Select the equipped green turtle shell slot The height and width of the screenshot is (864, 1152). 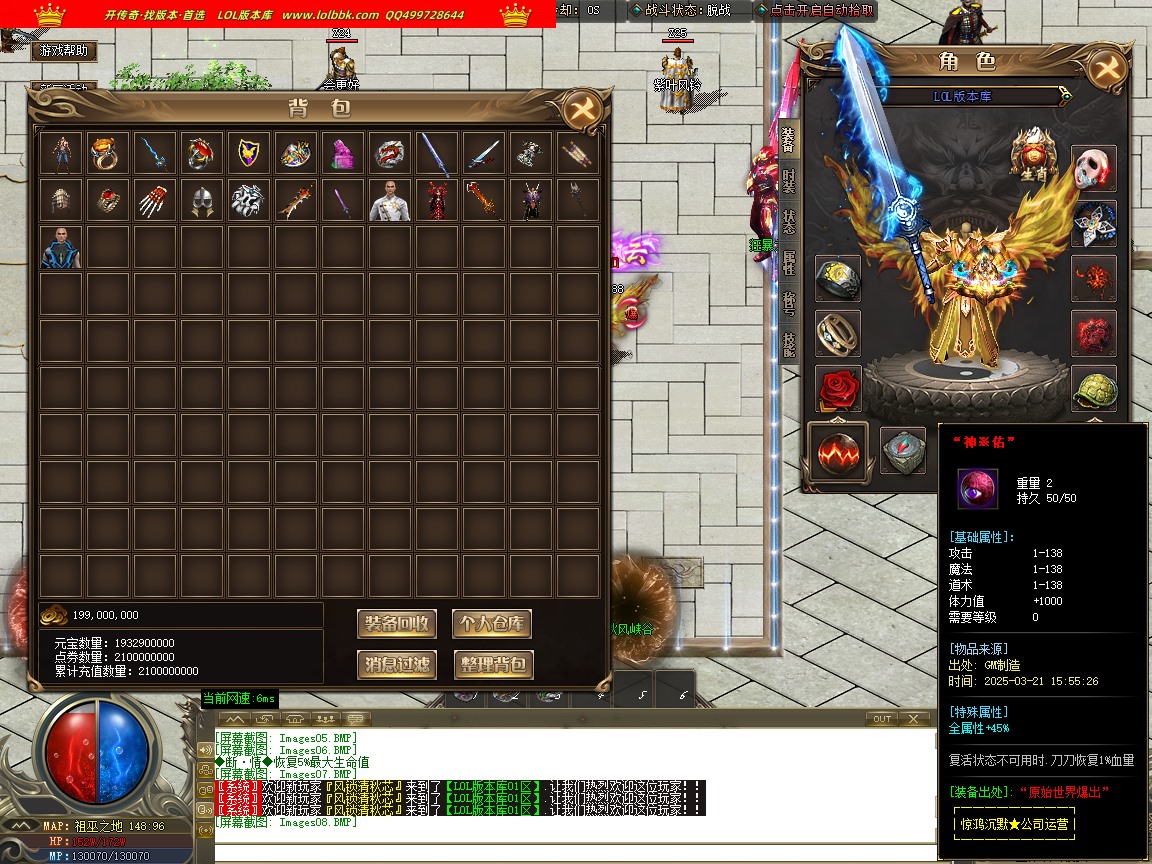pos(1094,388)
